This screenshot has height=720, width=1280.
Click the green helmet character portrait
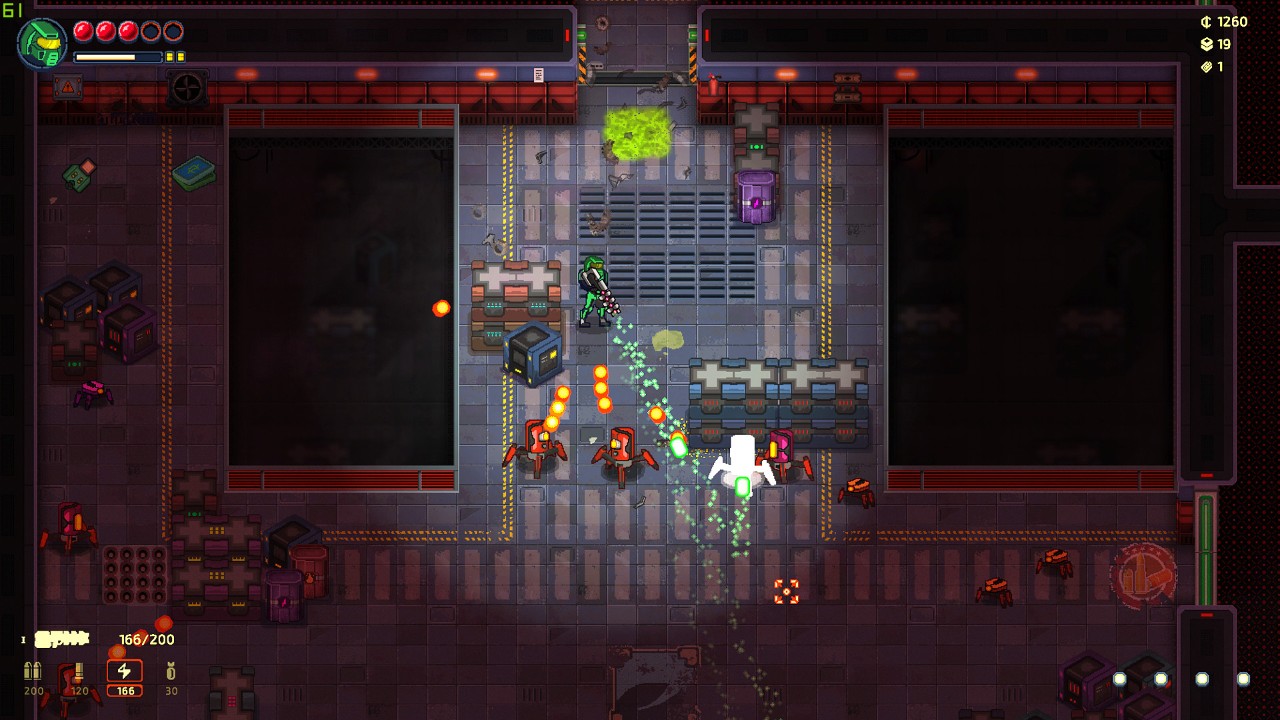pos(42,43)
